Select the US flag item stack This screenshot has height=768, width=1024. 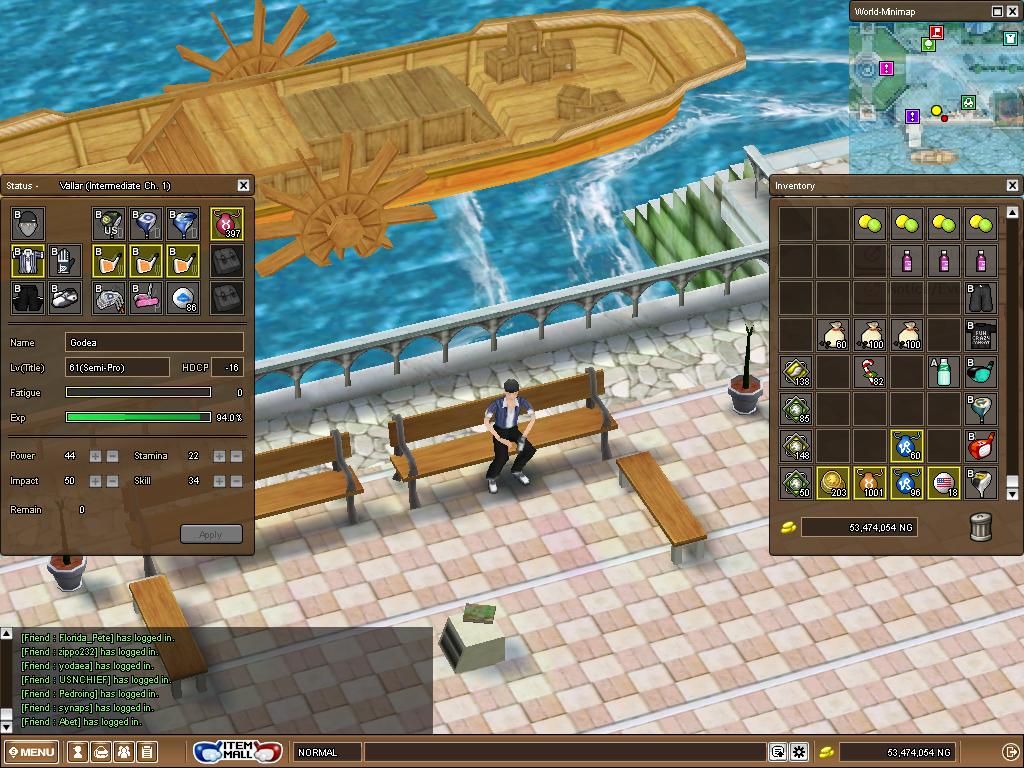pos(944,484)
